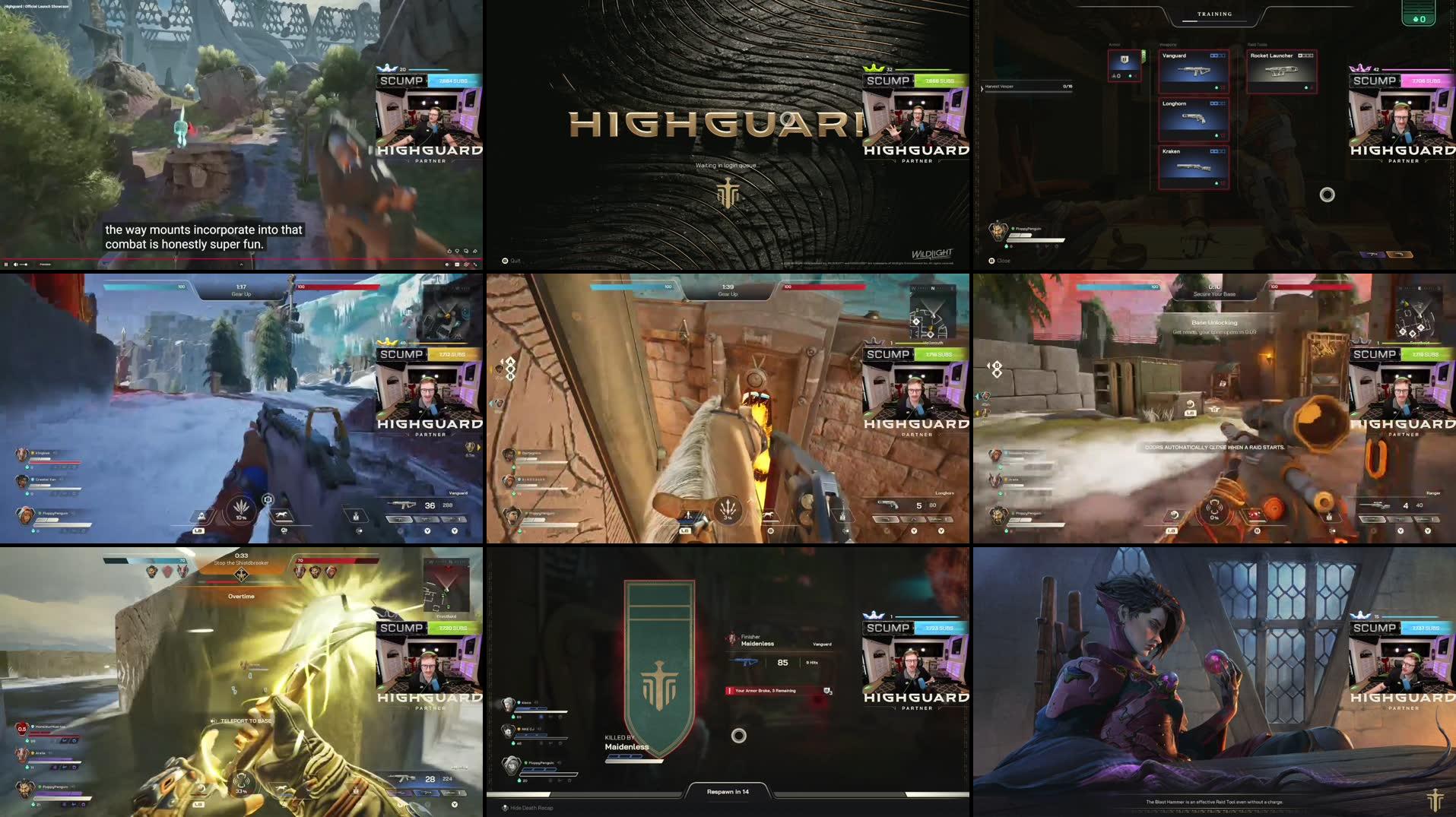Mute the video using the volume icon

[16, 264]
